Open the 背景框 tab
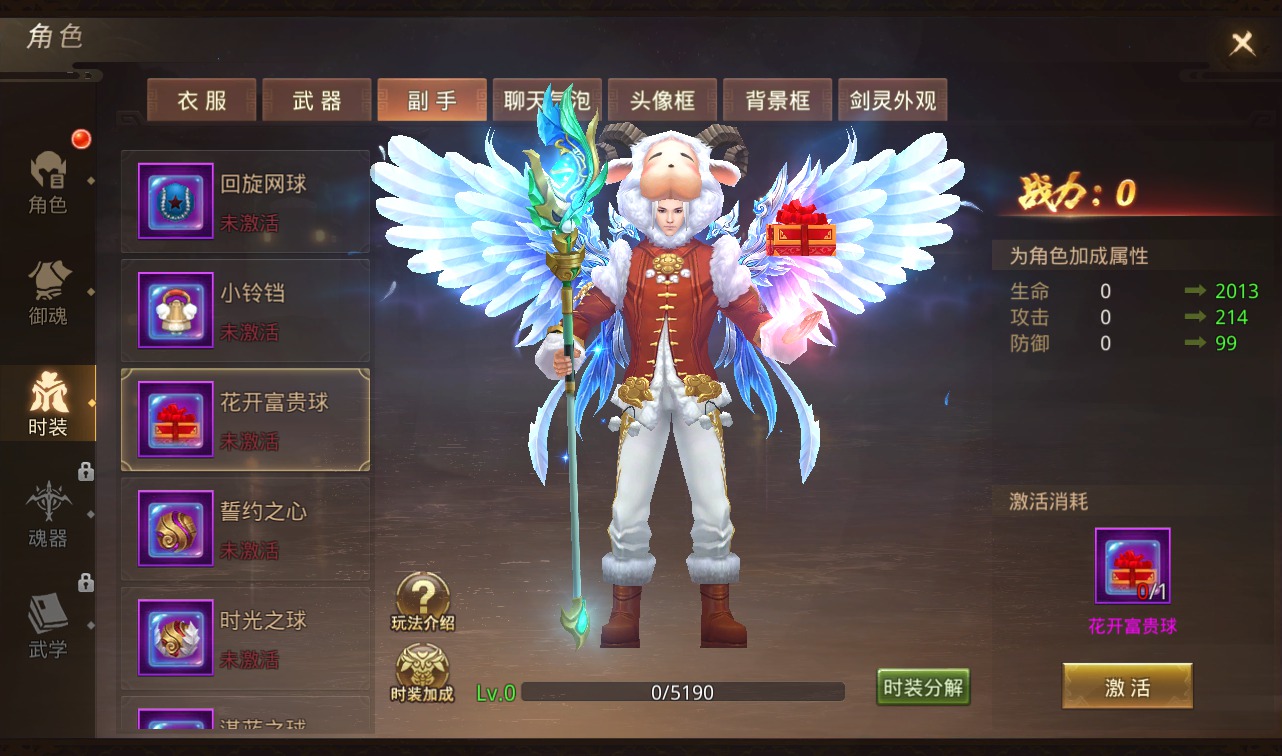 point(777,100)
